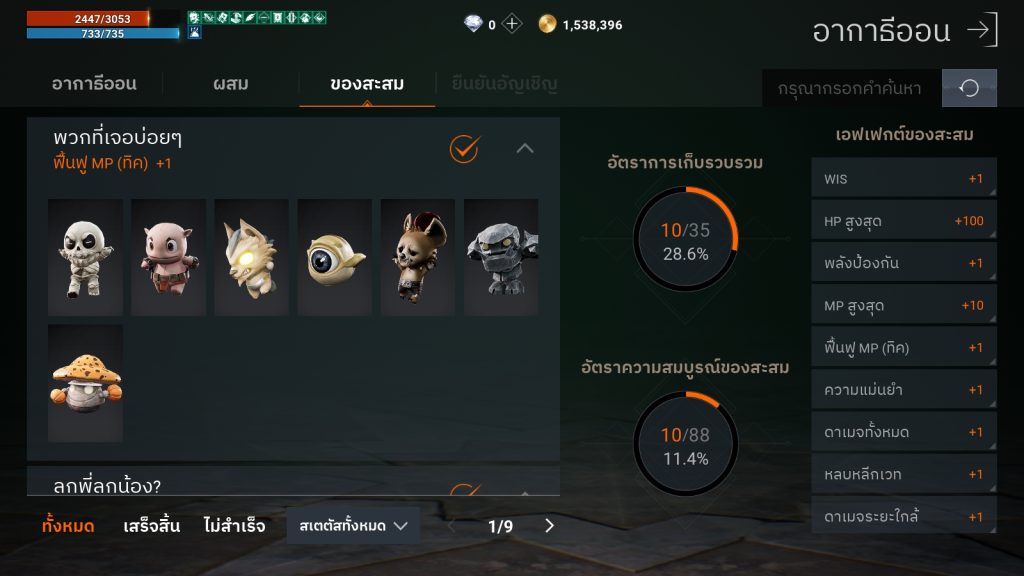Click the search input field
The height and width of the screenshot is (576, 1024).
(x=851, y=88)
